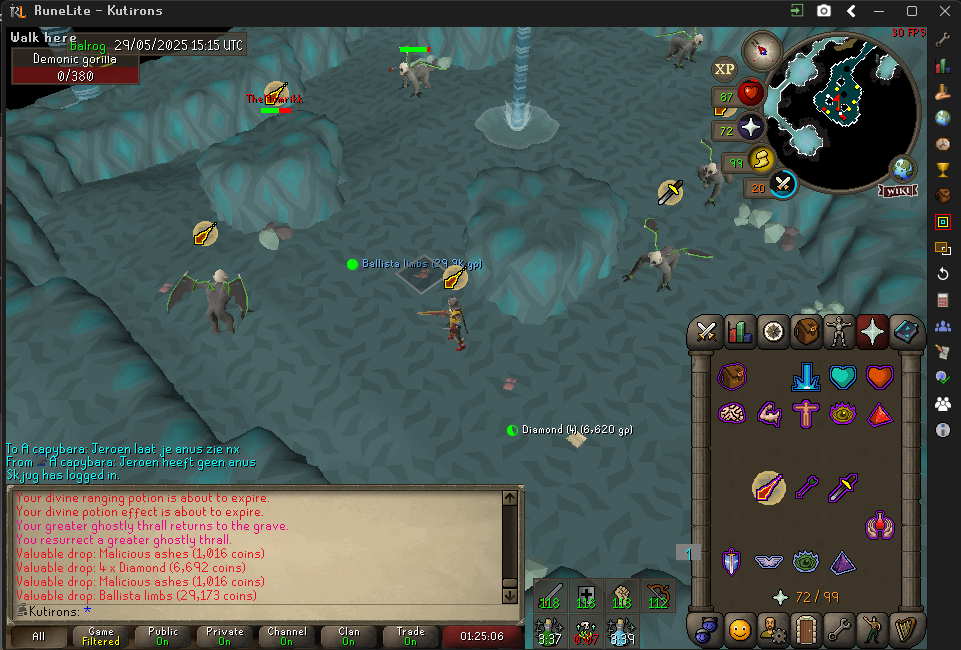Show the Worn Equipment tab
Screen dimensions: 961x650
pos(839,331)
